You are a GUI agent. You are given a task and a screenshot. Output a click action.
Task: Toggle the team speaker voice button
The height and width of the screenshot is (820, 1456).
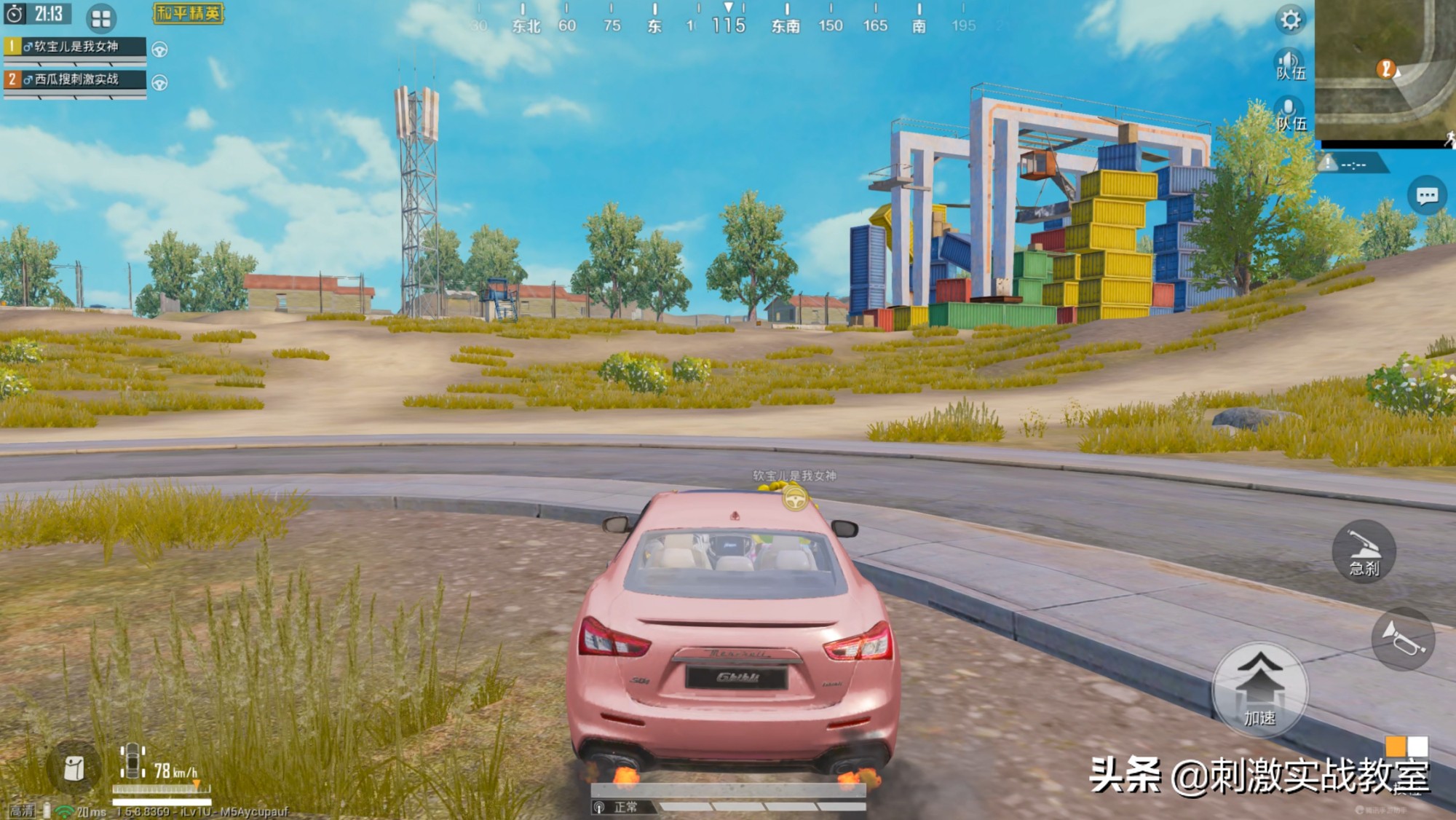(1289, 64)
